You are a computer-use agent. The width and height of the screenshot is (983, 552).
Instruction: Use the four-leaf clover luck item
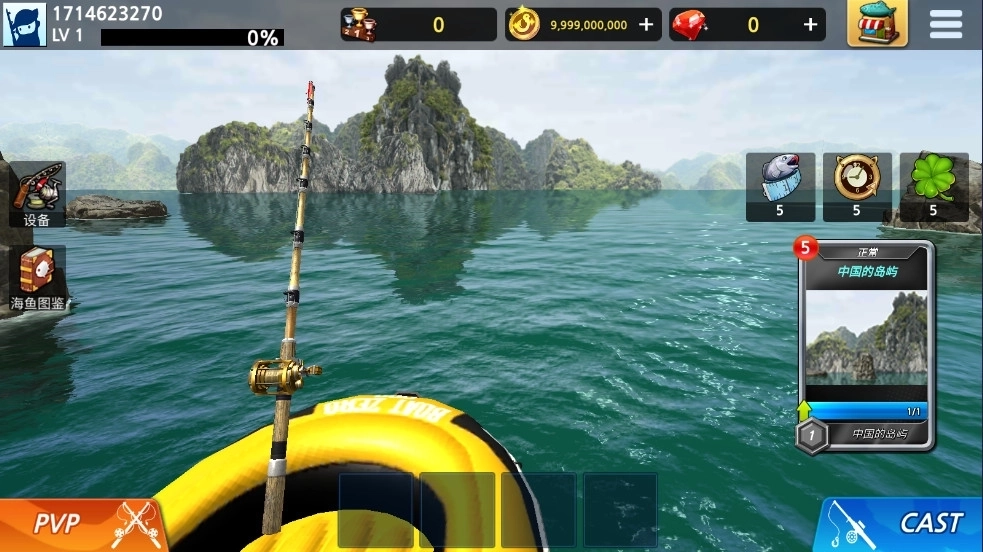click(934, 186)
